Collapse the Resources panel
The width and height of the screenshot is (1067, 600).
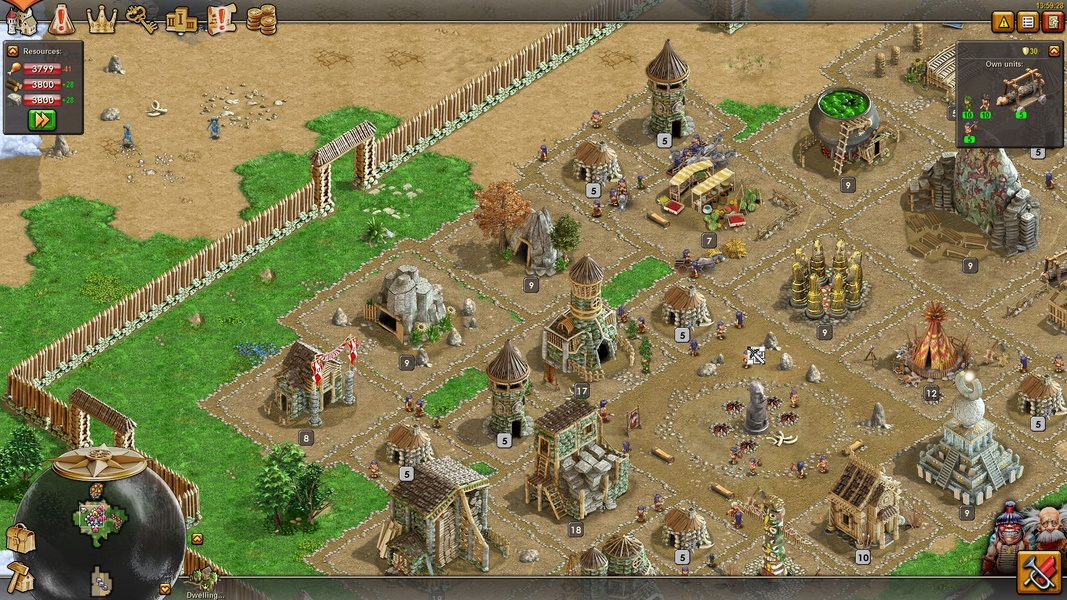[x=13, y=50]
